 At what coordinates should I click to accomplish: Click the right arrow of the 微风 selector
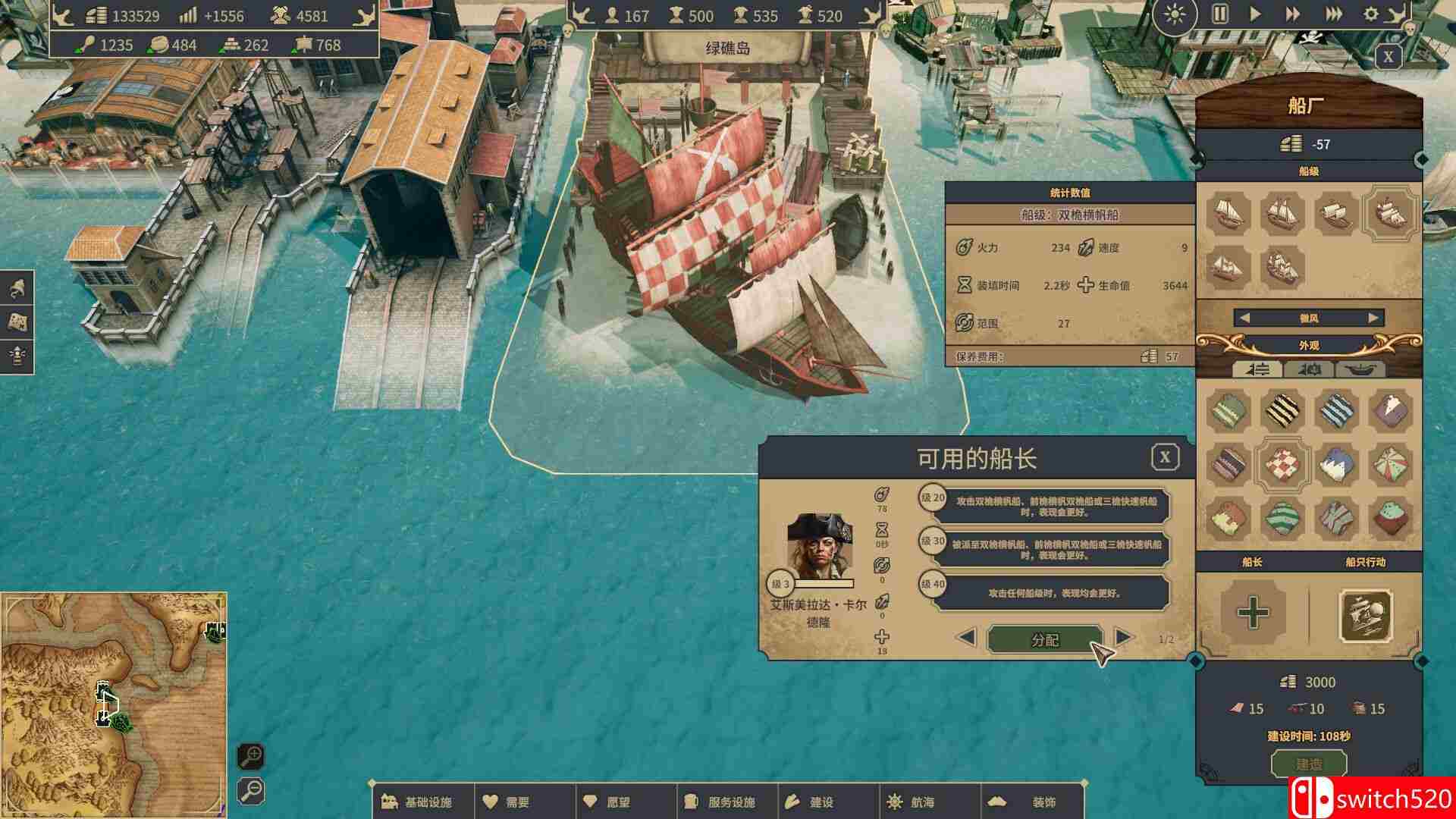pos(1372,318)
